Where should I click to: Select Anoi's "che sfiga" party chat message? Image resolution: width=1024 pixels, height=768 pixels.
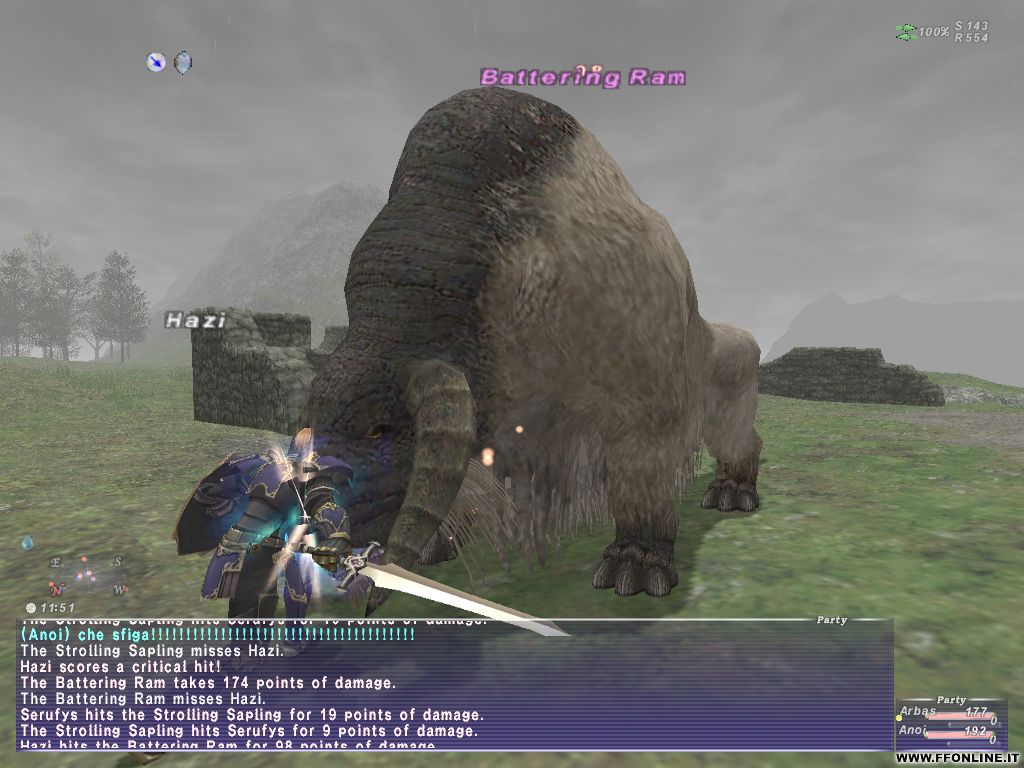(x=217, y=634)
